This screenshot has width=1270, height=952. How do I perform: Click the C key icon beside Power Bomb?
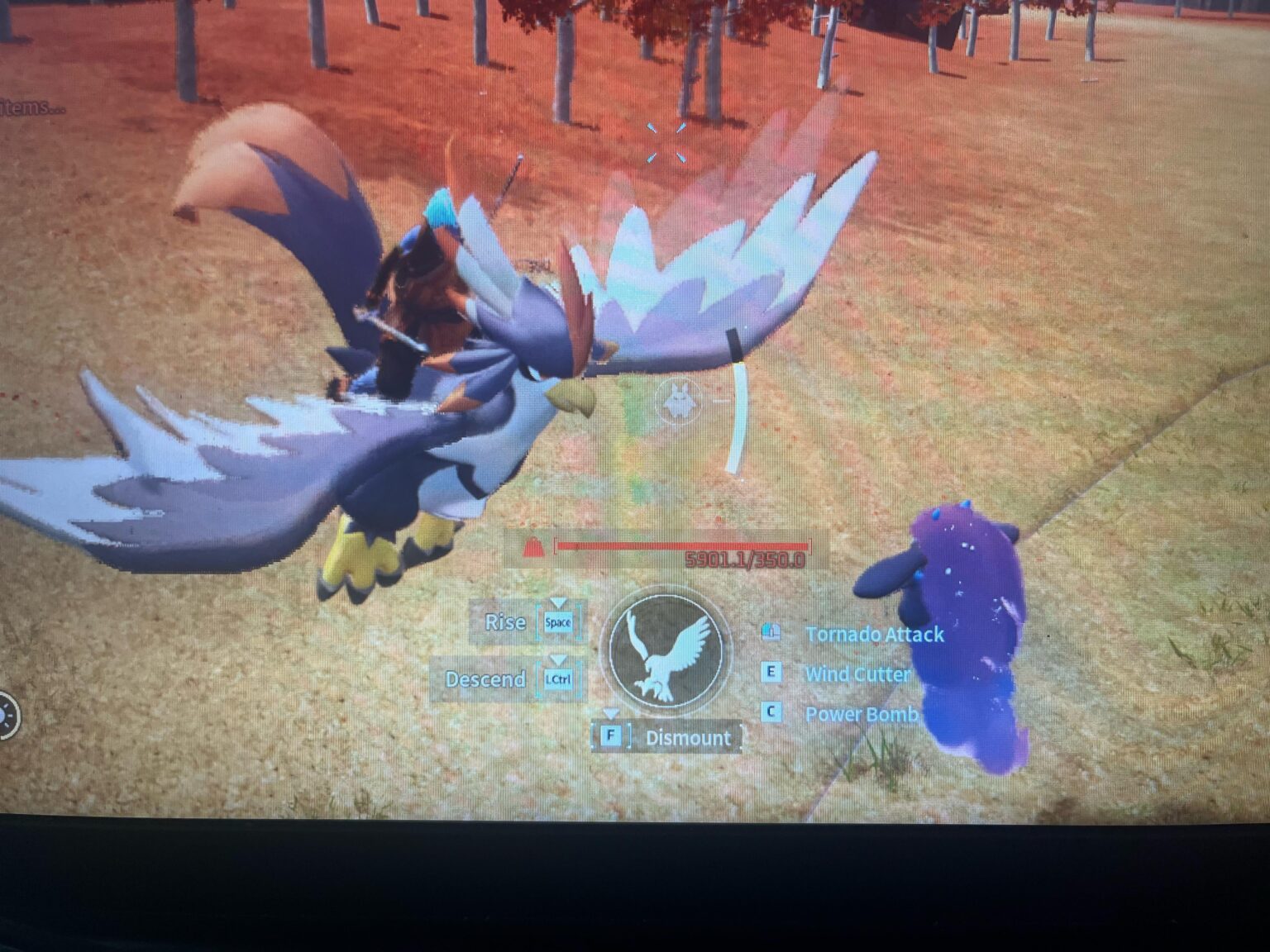pyautogui.click(x=771, y=712)
